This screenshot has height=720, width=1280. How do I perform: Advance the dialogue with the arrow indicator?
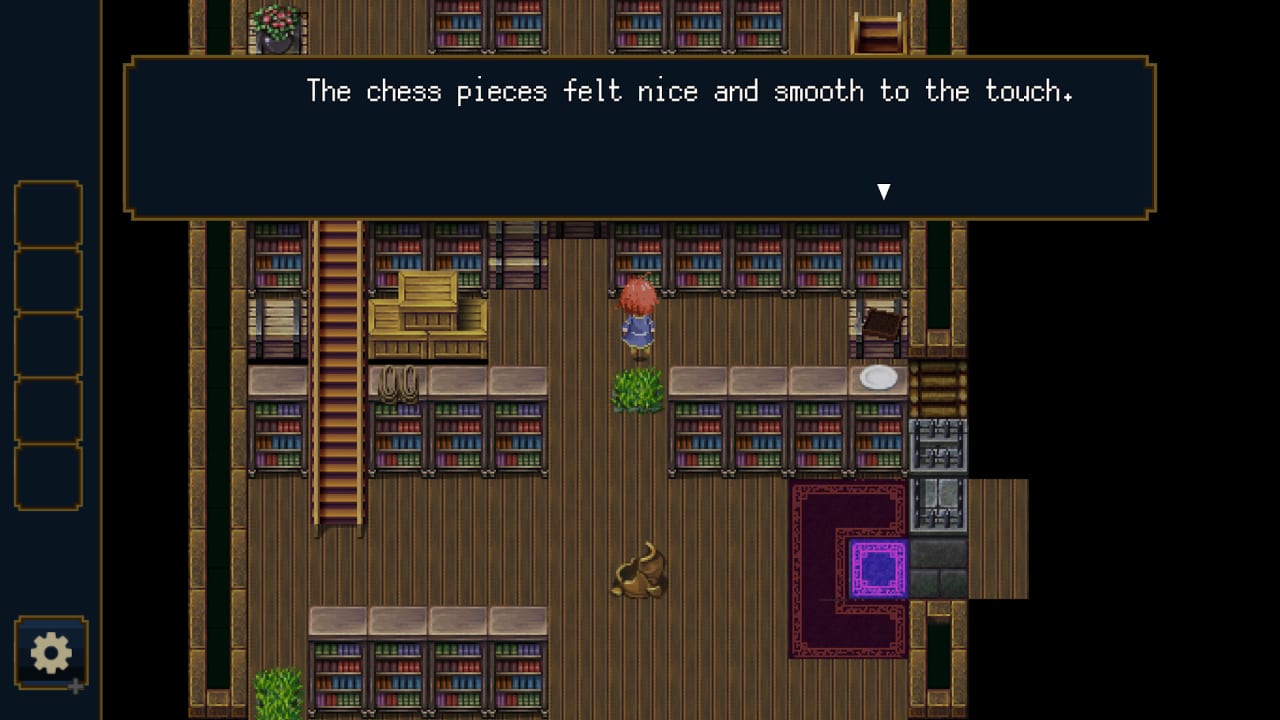pyautogui.click(x=884, y=189)
